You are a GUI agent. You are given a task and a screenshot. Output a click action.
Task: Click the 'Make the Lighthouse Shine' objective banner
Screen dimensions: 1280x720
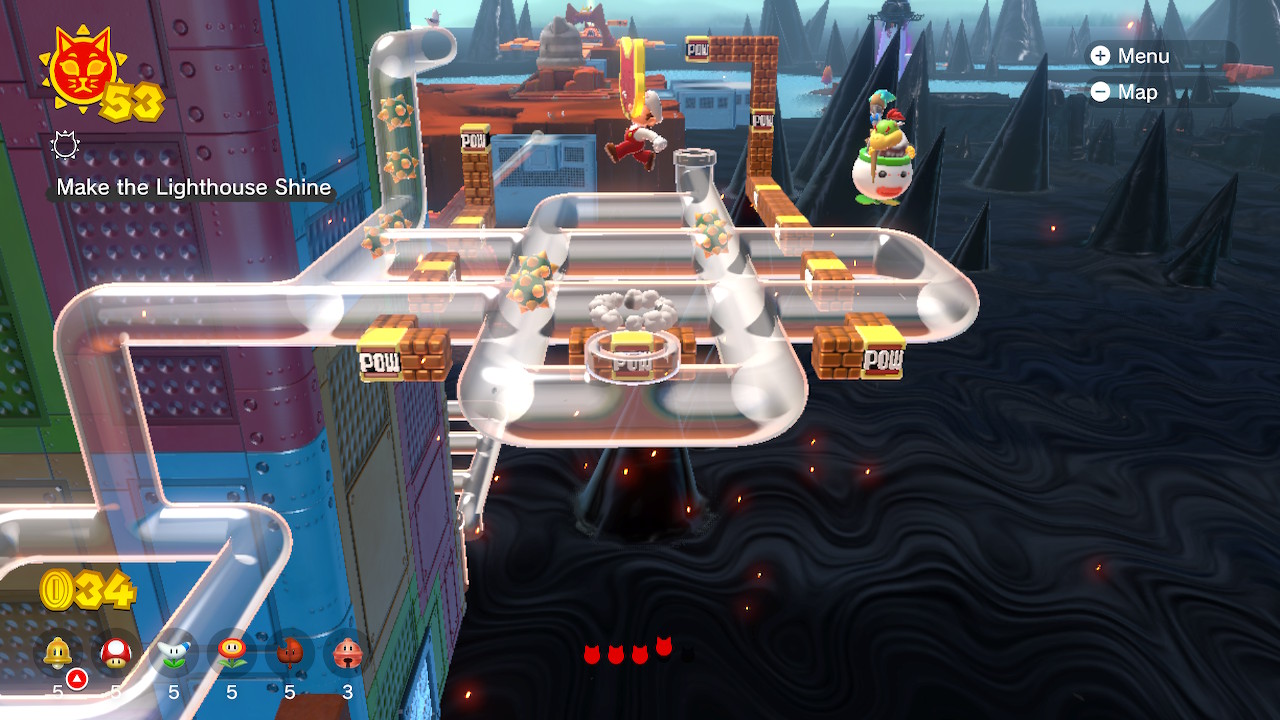click(194, 187)
